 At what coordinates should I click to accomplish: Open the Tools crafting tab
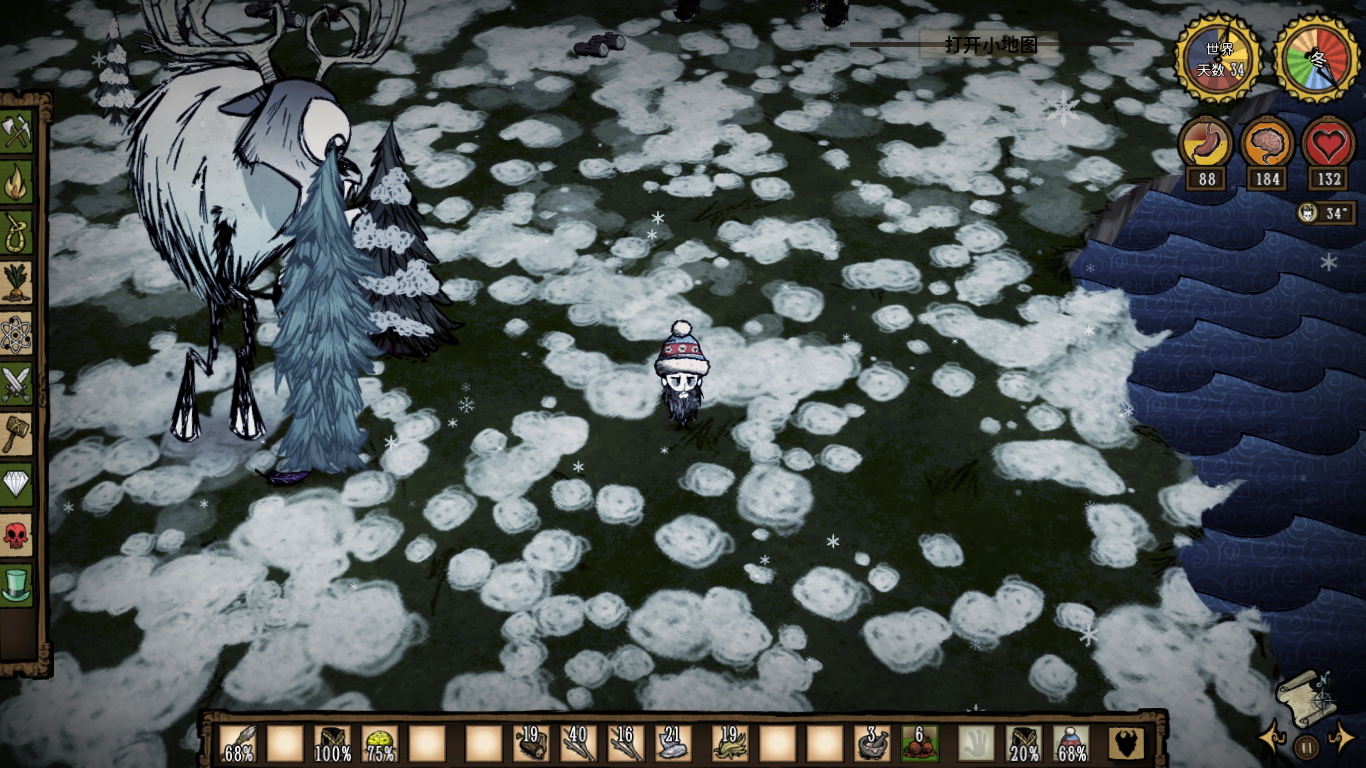tap(17, 133)
